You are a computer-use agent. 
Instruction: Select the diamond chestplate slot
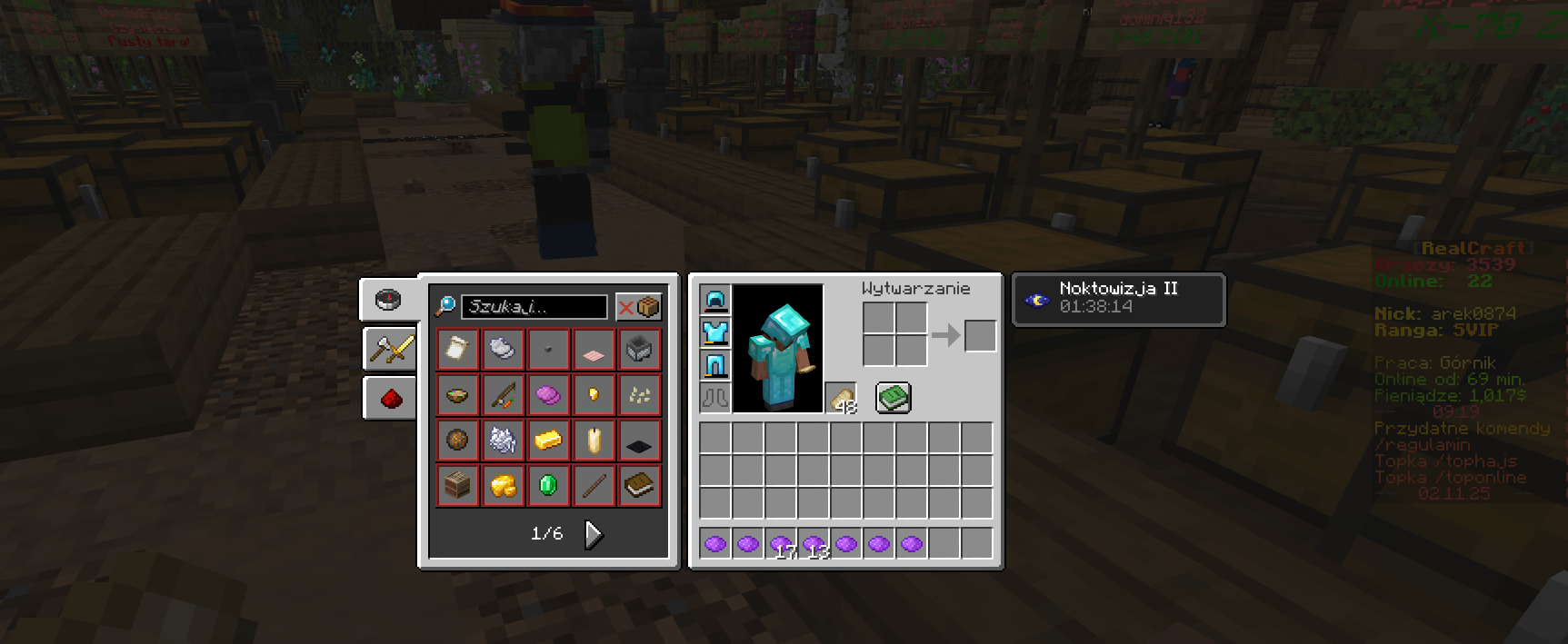coord(715,332)
